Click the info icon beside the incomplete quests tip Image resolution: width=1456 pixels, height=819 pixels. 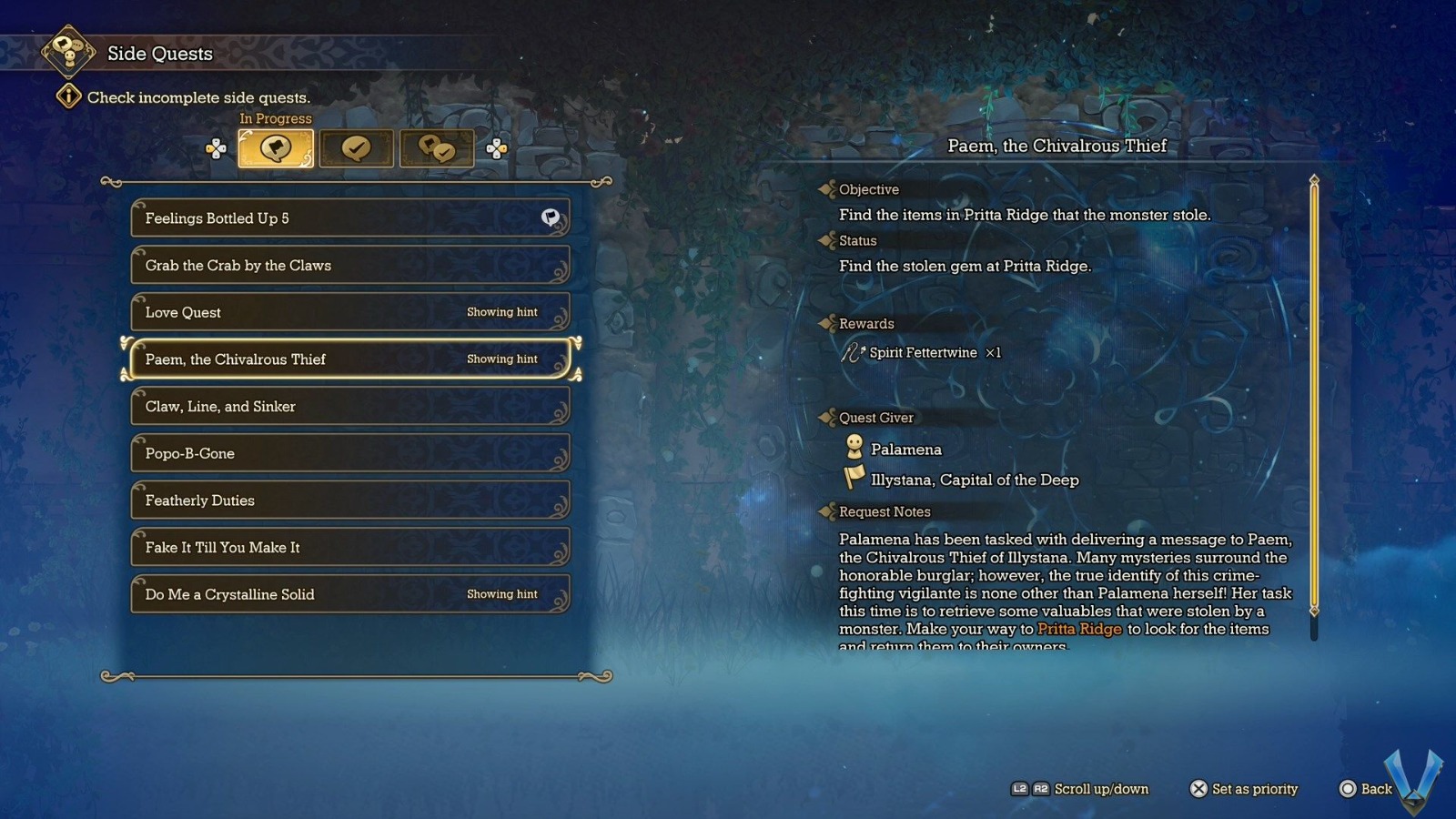pyautogui.click(x=69, y=96)
